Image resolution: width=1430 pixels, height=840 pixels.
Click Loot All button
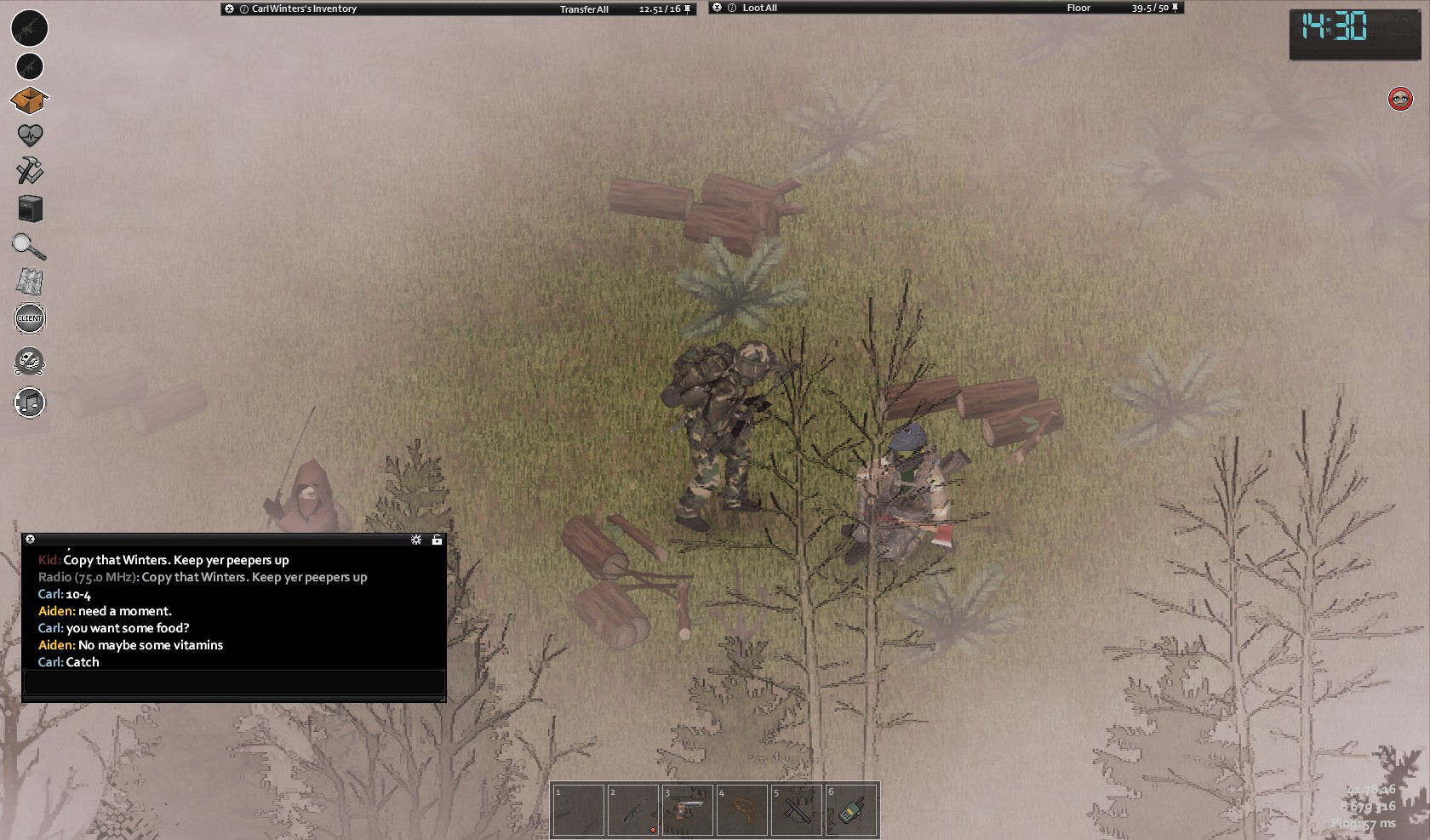pyautogui.click(x=759, y=9)
